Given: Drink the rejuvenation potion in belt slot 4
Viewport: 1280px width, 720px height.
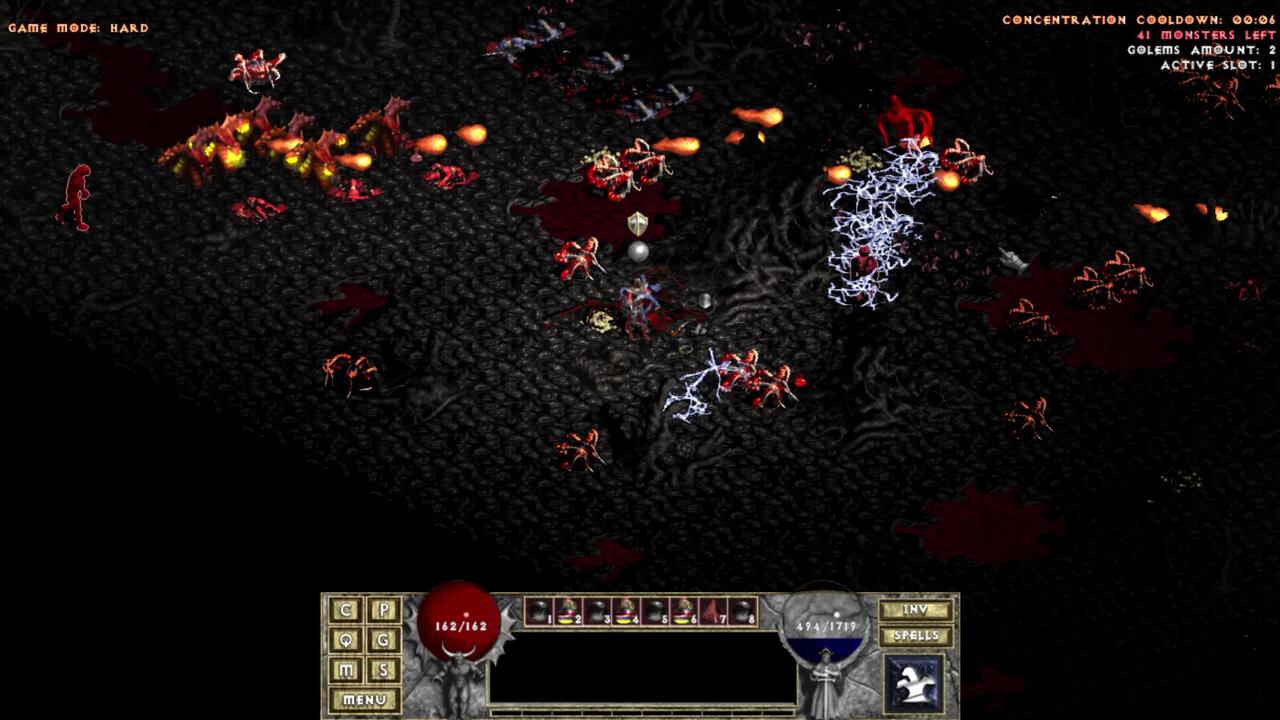Looking at the screenshot, I should pos(624,610).
